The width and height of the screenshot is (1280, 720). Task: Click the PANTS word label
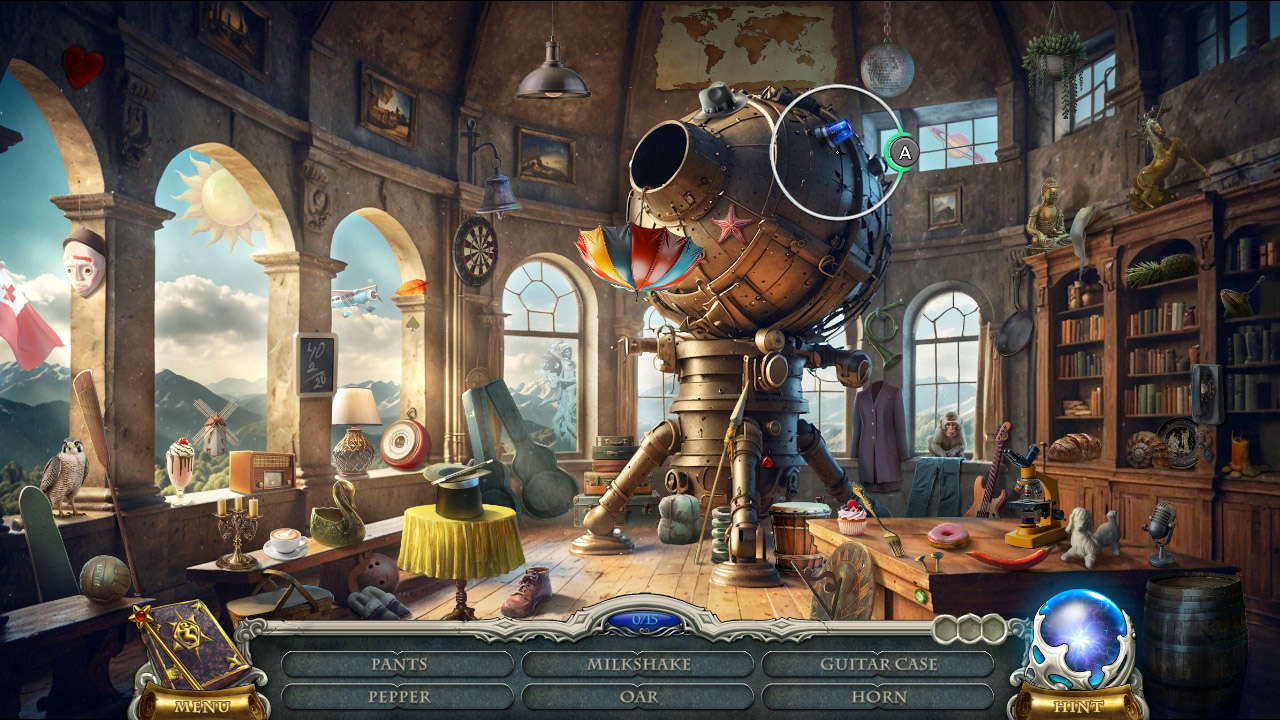point(398,662)
